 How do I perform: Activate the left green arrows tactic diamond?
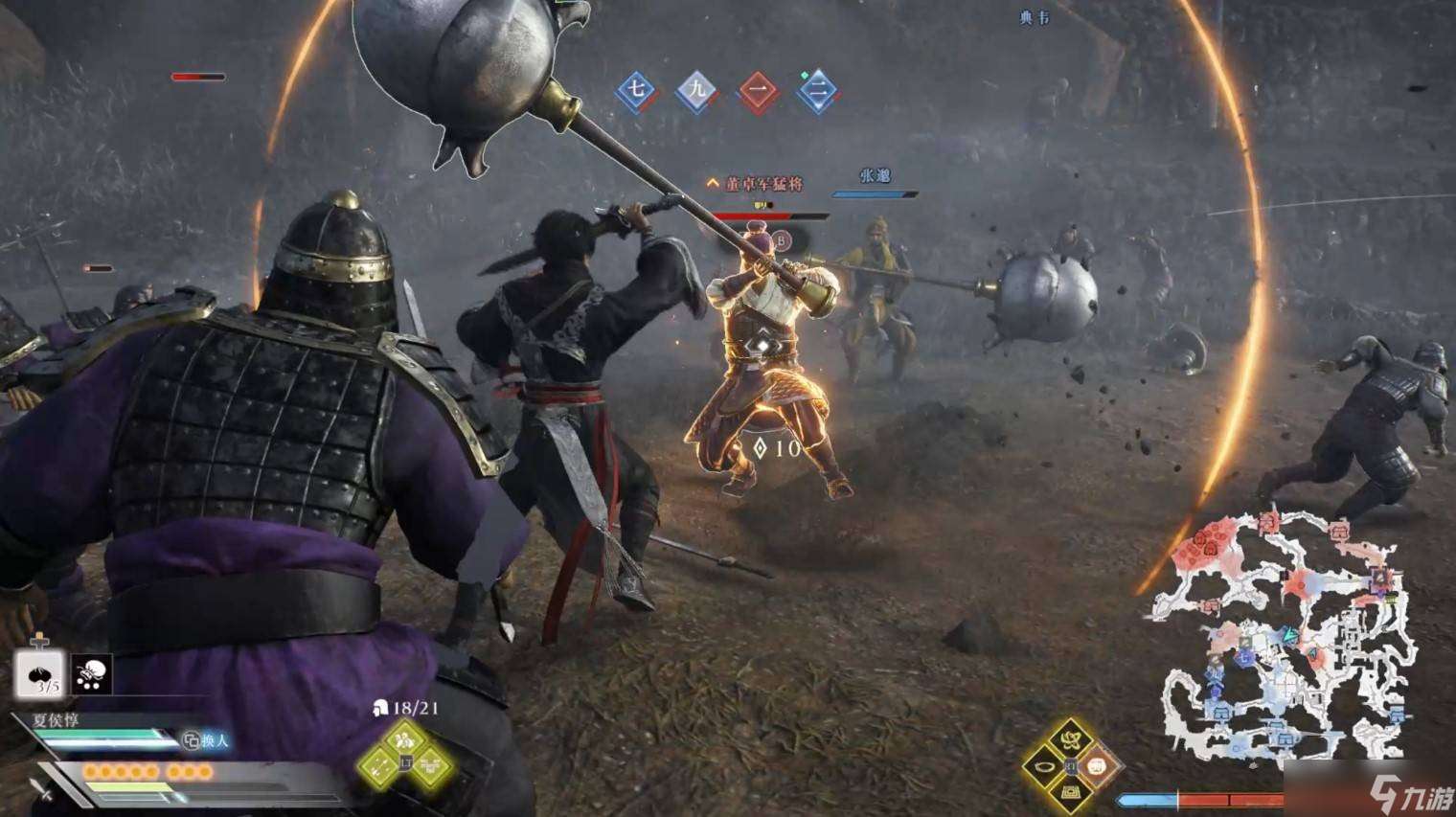click(381, 764)
